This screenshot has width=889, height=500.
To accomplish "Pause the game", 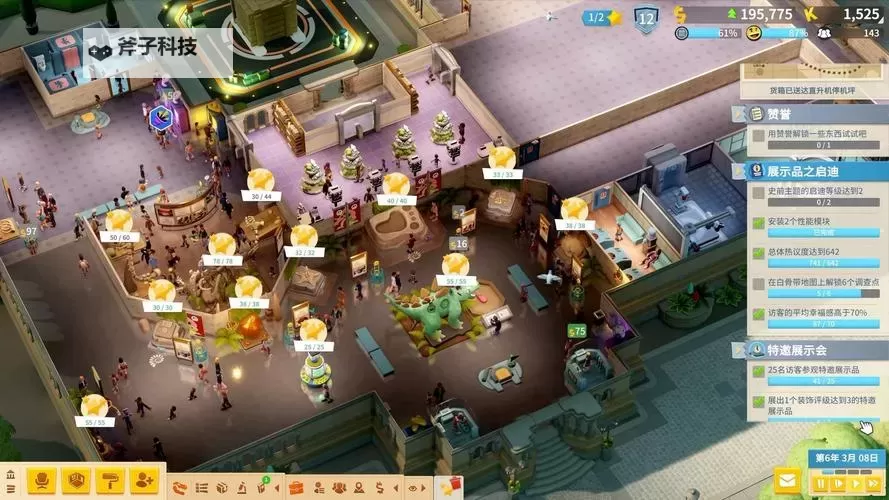I will [x=820, y=484].
